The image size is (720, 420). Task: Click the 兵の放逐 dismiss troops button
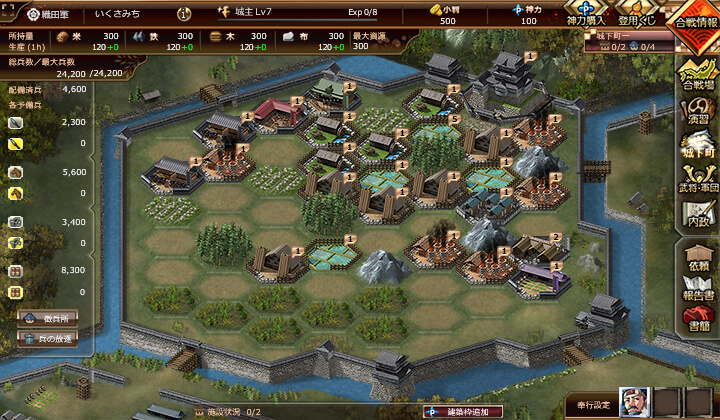coord(47,339)
